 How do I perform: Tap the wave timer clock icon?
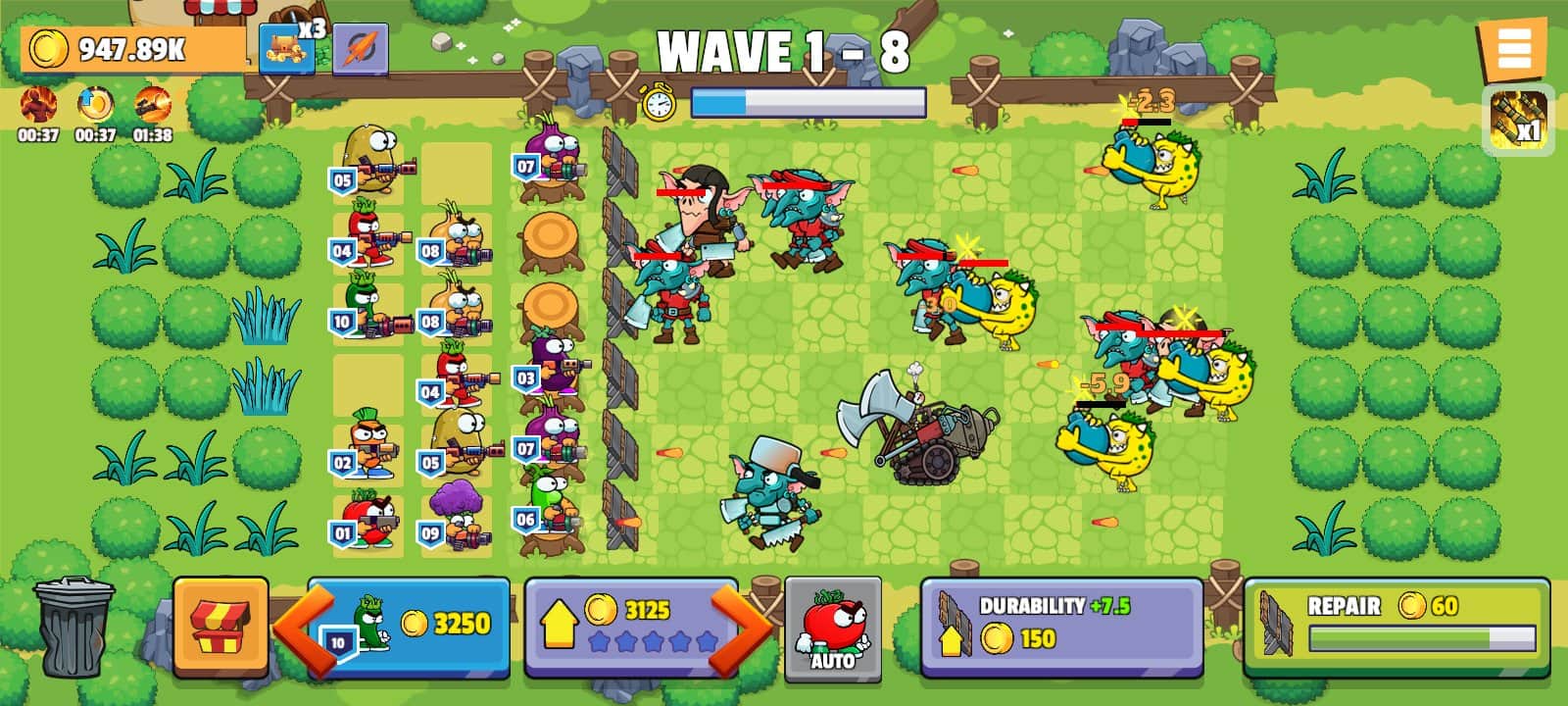click(659, 101)
